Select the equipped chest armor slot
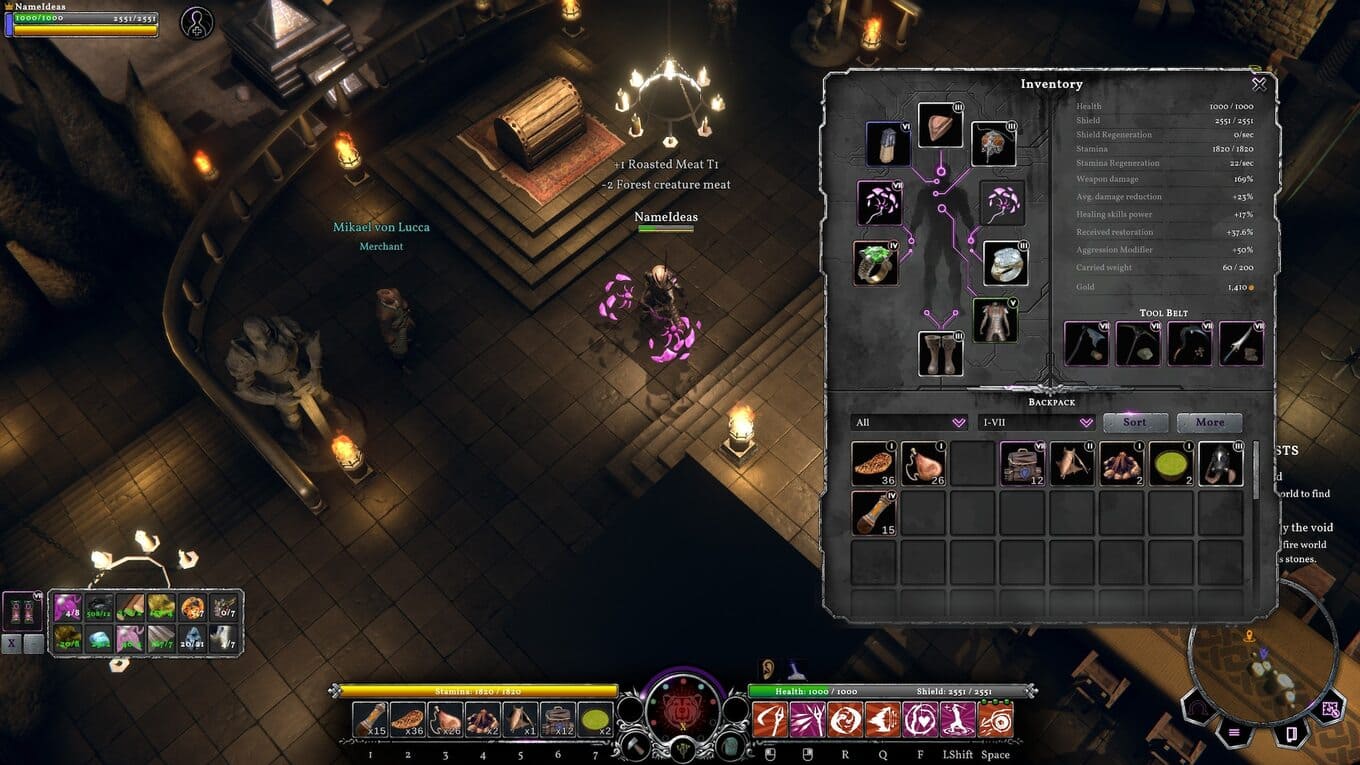This screenshot has width=1360, height=765. tap(995, 320)
